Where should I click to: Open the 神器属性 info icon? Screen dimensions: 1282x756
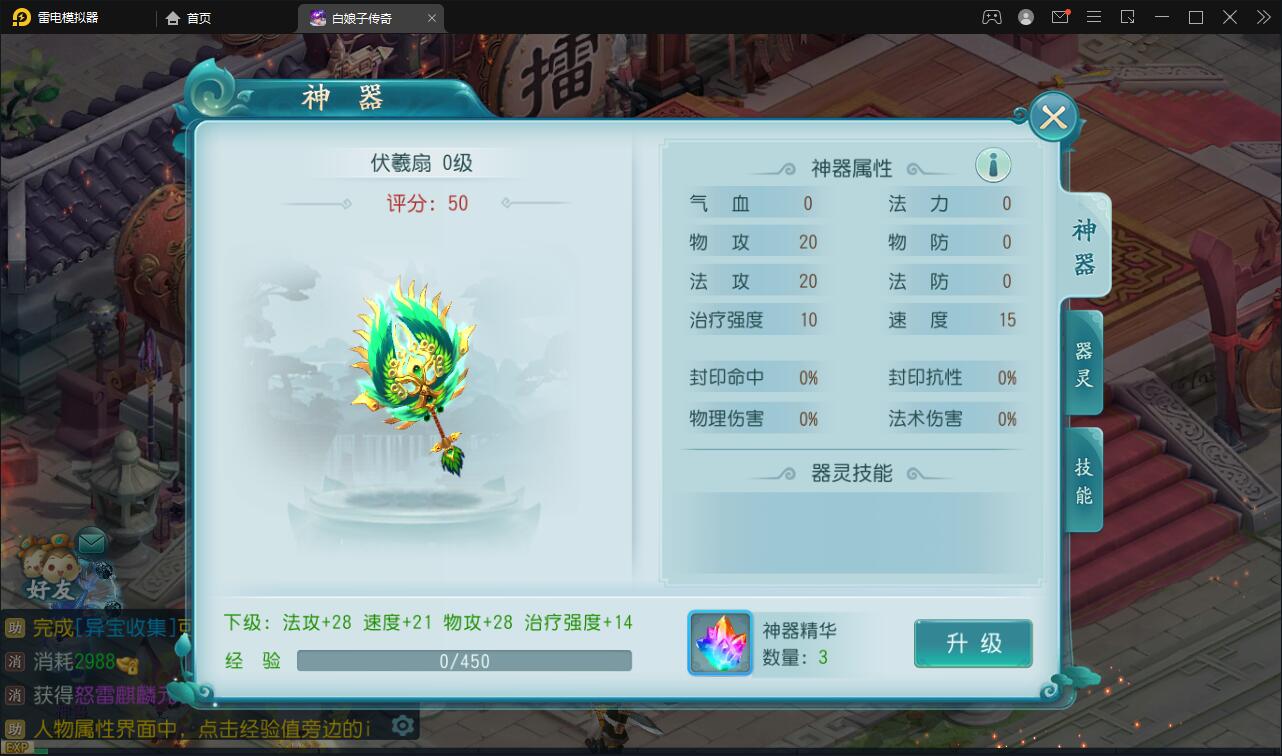pos(992,164)
